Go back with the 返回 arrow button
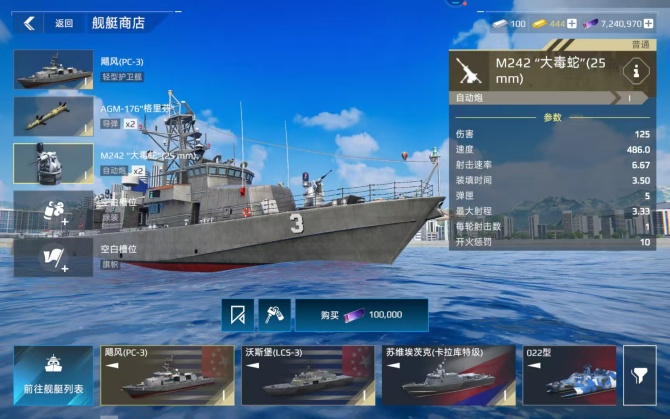 pos(29,23)
